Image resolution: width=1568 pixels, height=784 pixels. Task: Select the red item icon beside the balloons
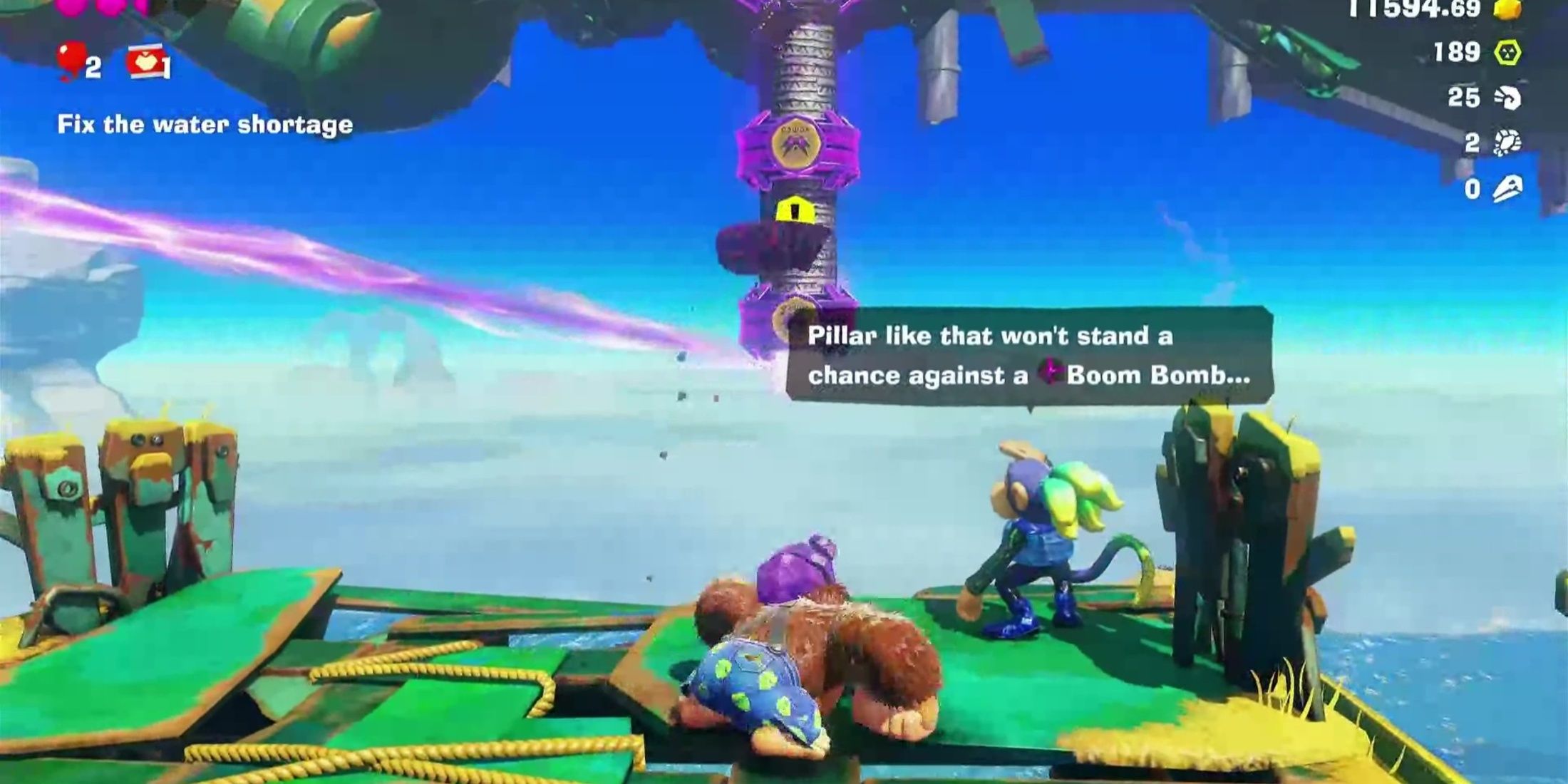coord(145,63)
